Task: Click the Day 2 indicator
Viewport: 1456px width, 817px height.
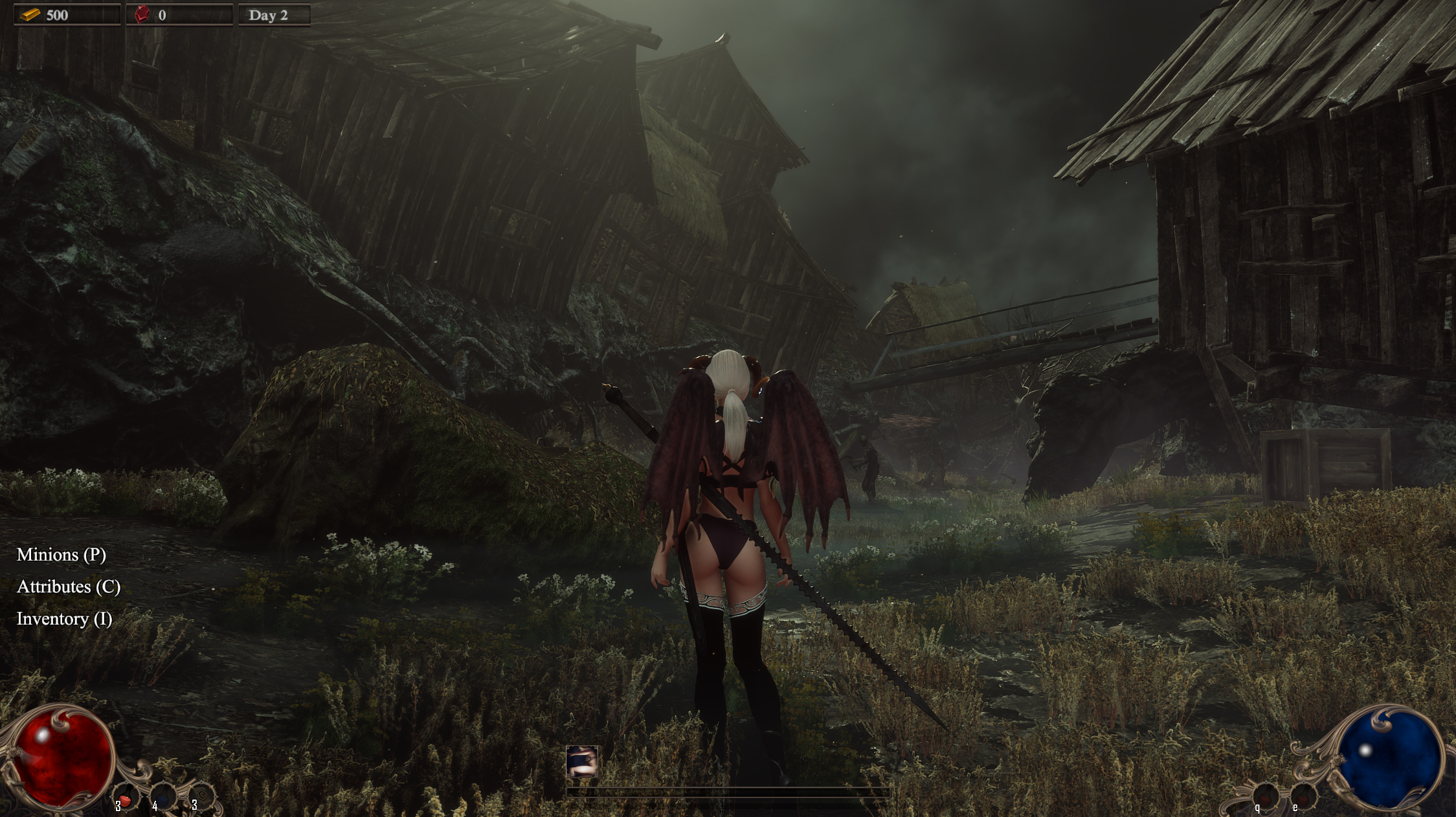Action: (267, 14)
